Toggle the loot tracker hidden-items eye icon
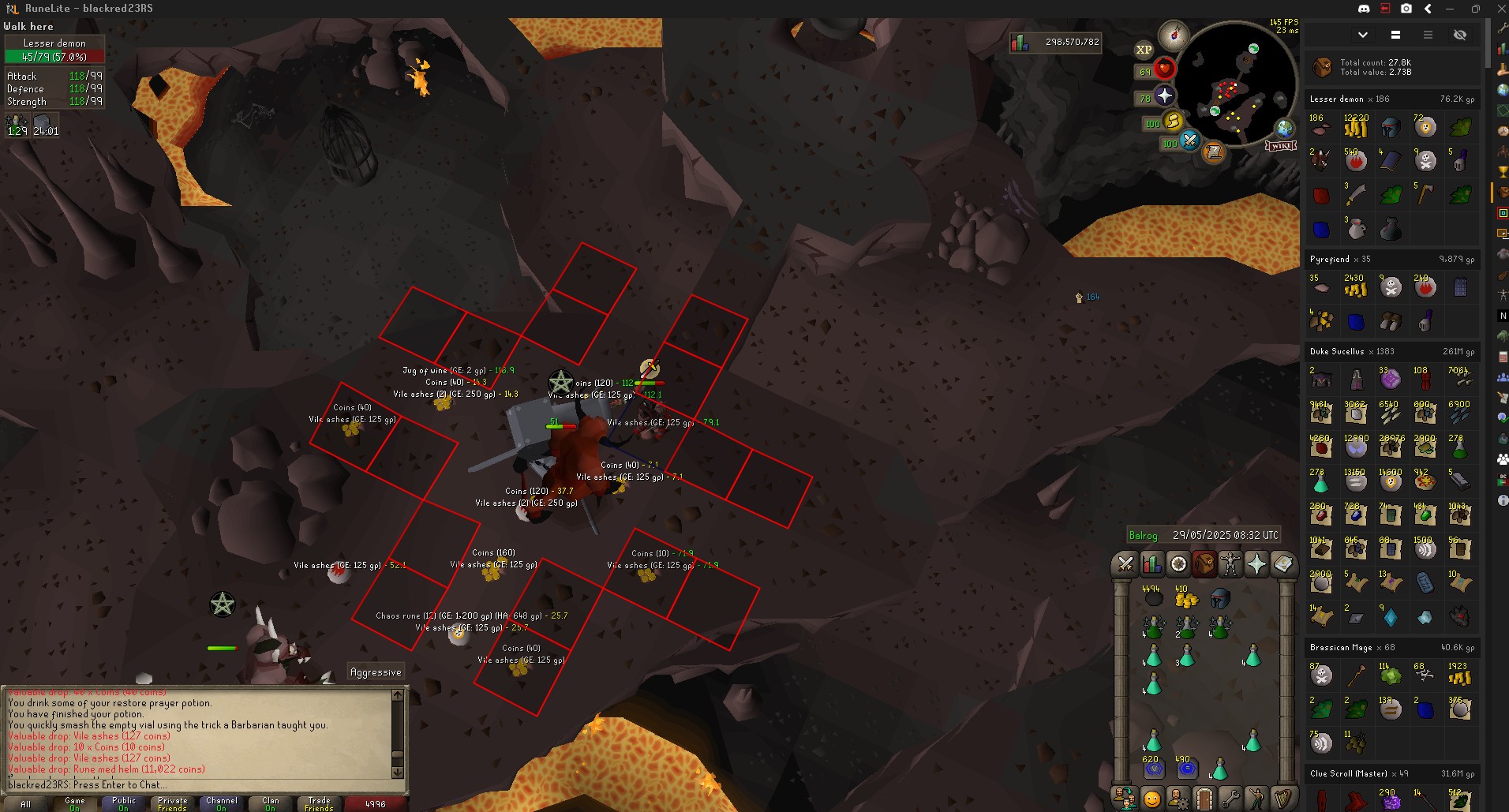Screen dimensions: 1509x812 pyautogui.click(x=1460, y=35)
